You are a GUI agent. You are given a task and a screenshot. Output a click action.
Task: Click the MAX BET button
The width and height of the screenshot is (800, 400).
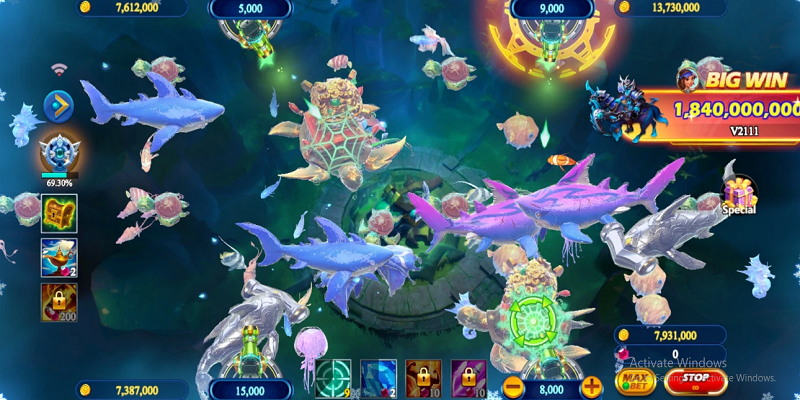click(635, 380)
